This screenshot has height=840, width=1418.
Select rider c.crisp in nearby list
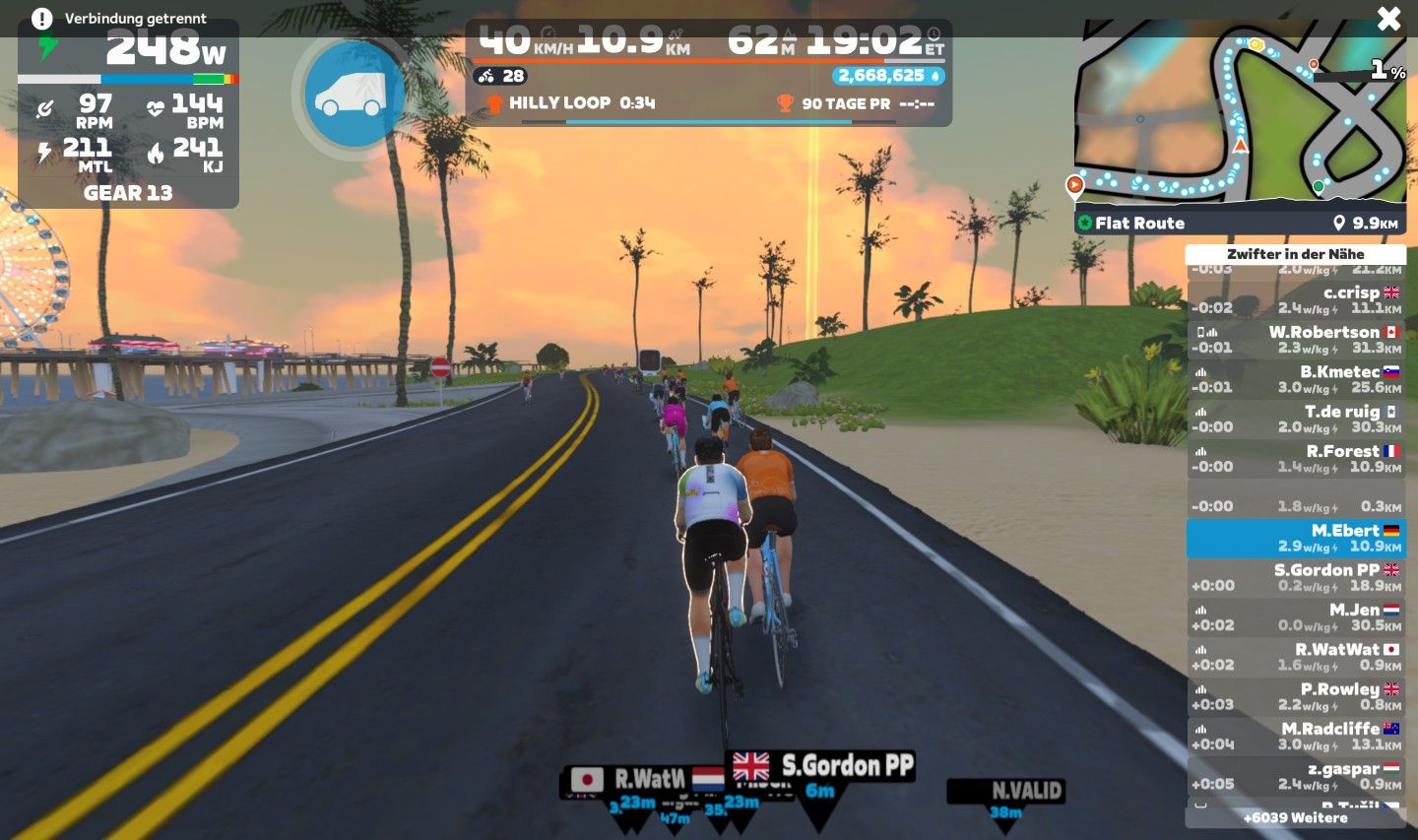pyautogui.click(x=1296, y=299)
